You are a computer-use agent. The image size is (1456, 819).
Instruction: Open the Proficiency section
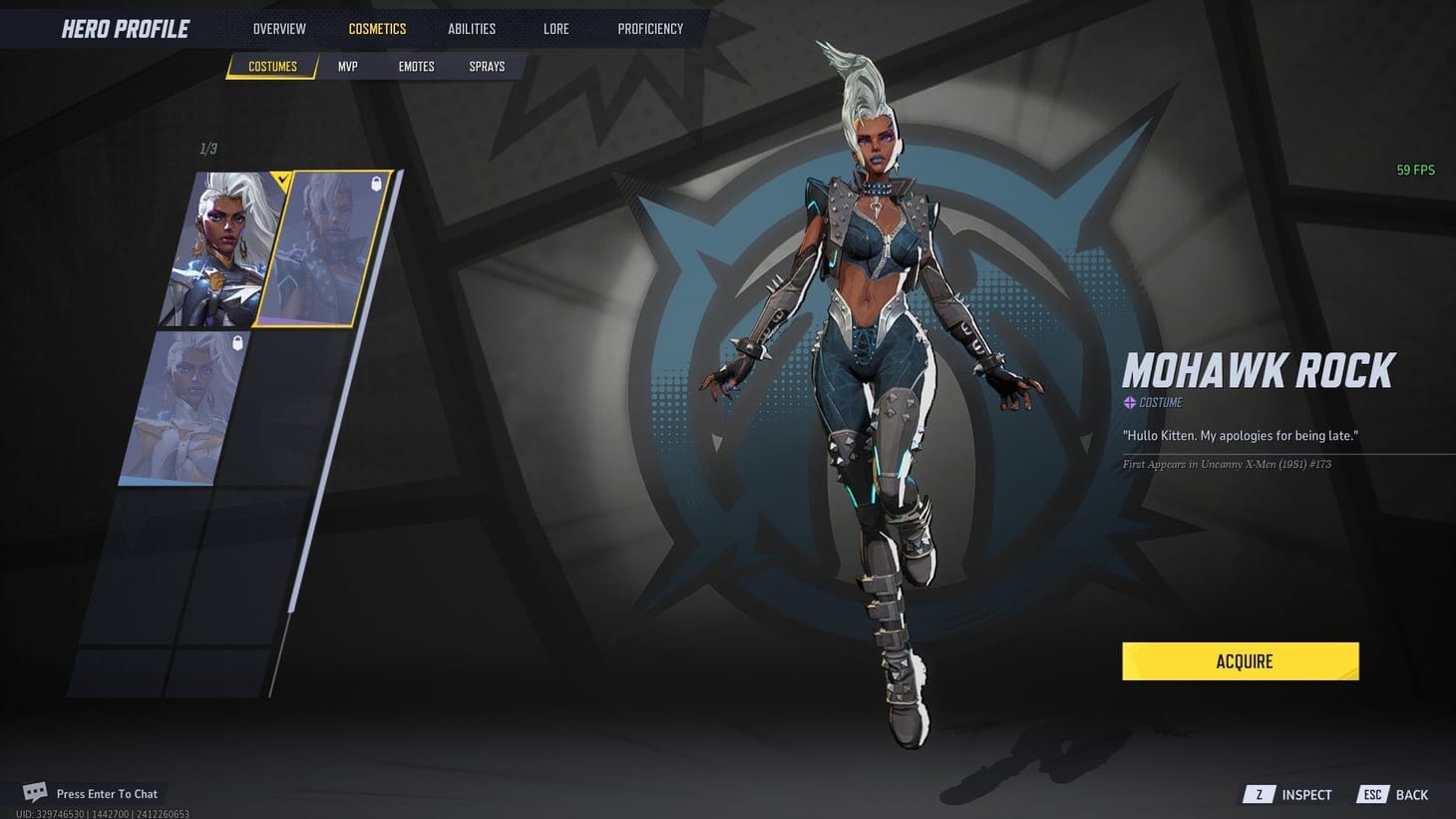[650, 28]
